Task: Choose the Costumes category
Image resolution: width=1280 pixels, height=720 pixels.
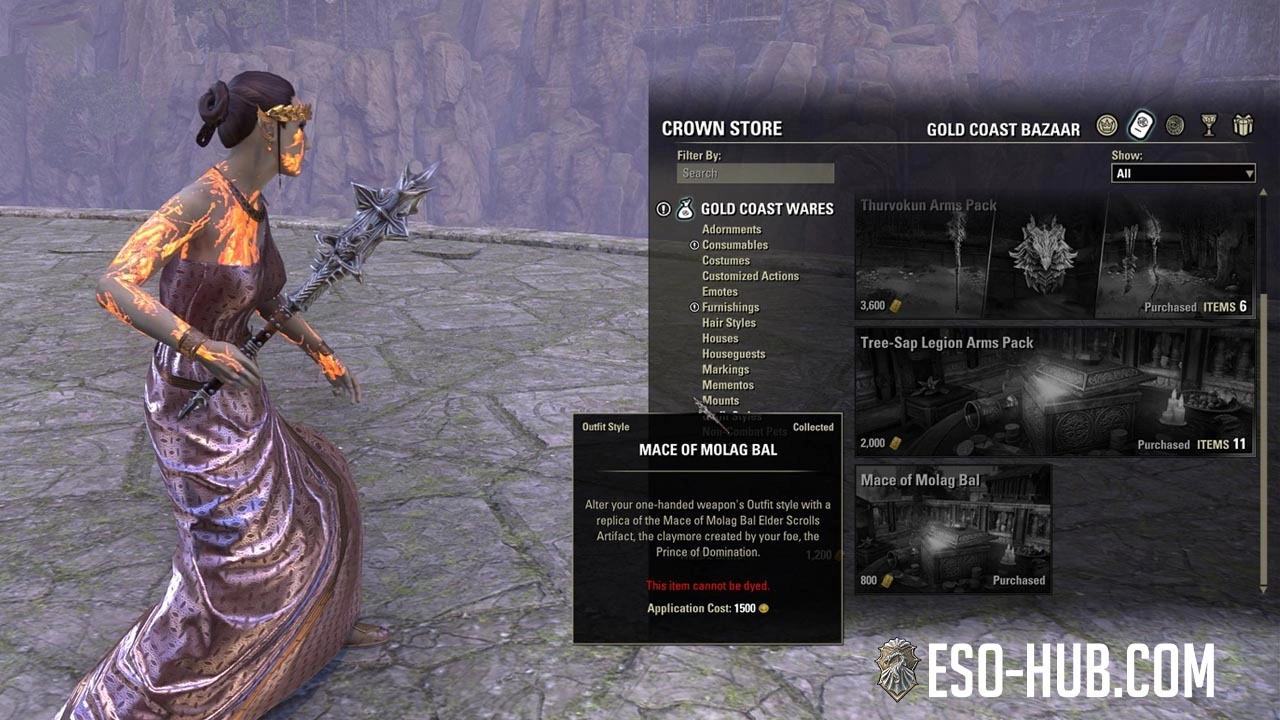Action: click(x=726, y=260)
